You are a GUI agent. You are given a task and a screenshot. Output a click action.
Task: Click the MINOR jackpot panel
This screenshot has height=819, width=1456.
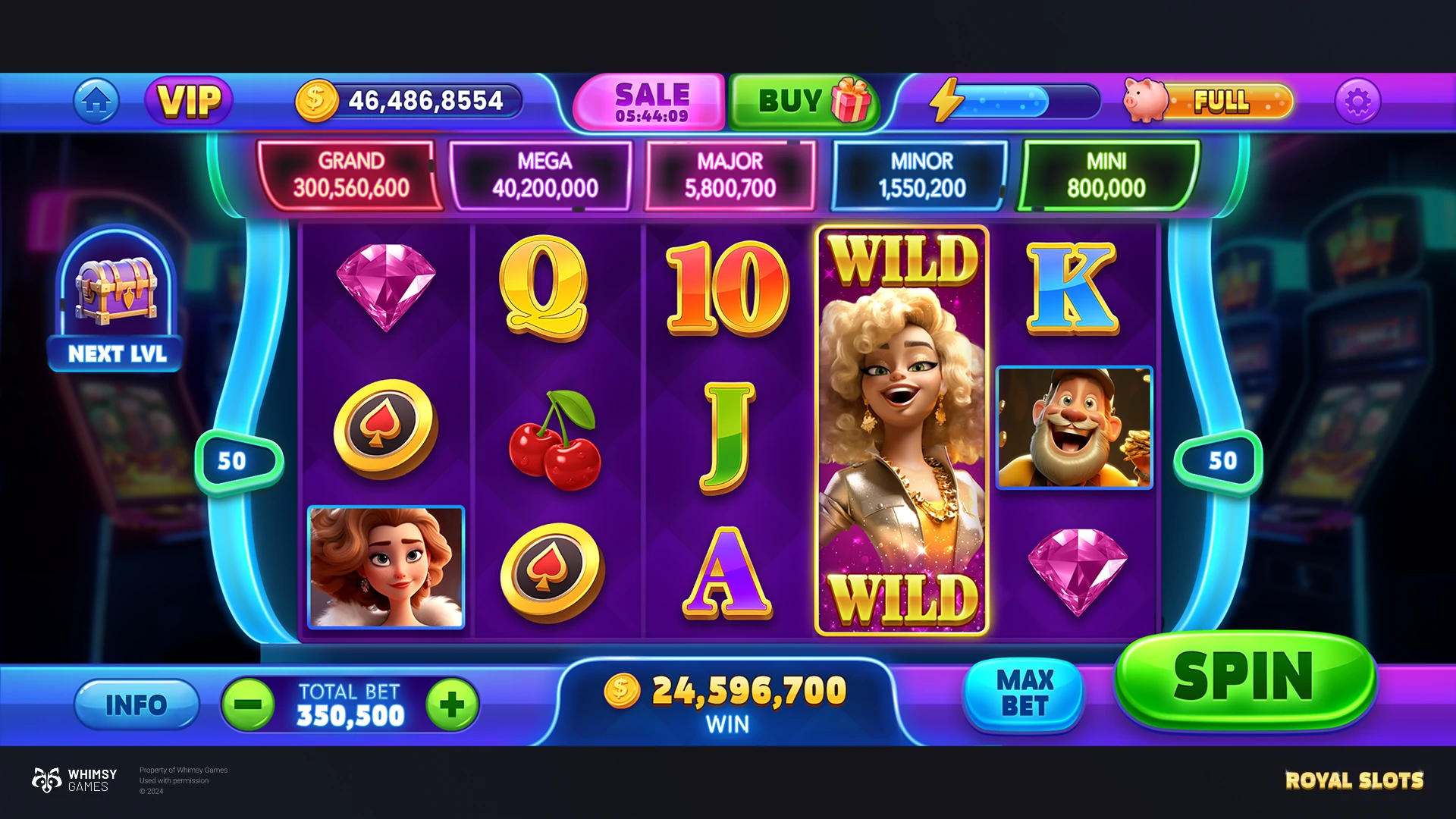point(921,175)
